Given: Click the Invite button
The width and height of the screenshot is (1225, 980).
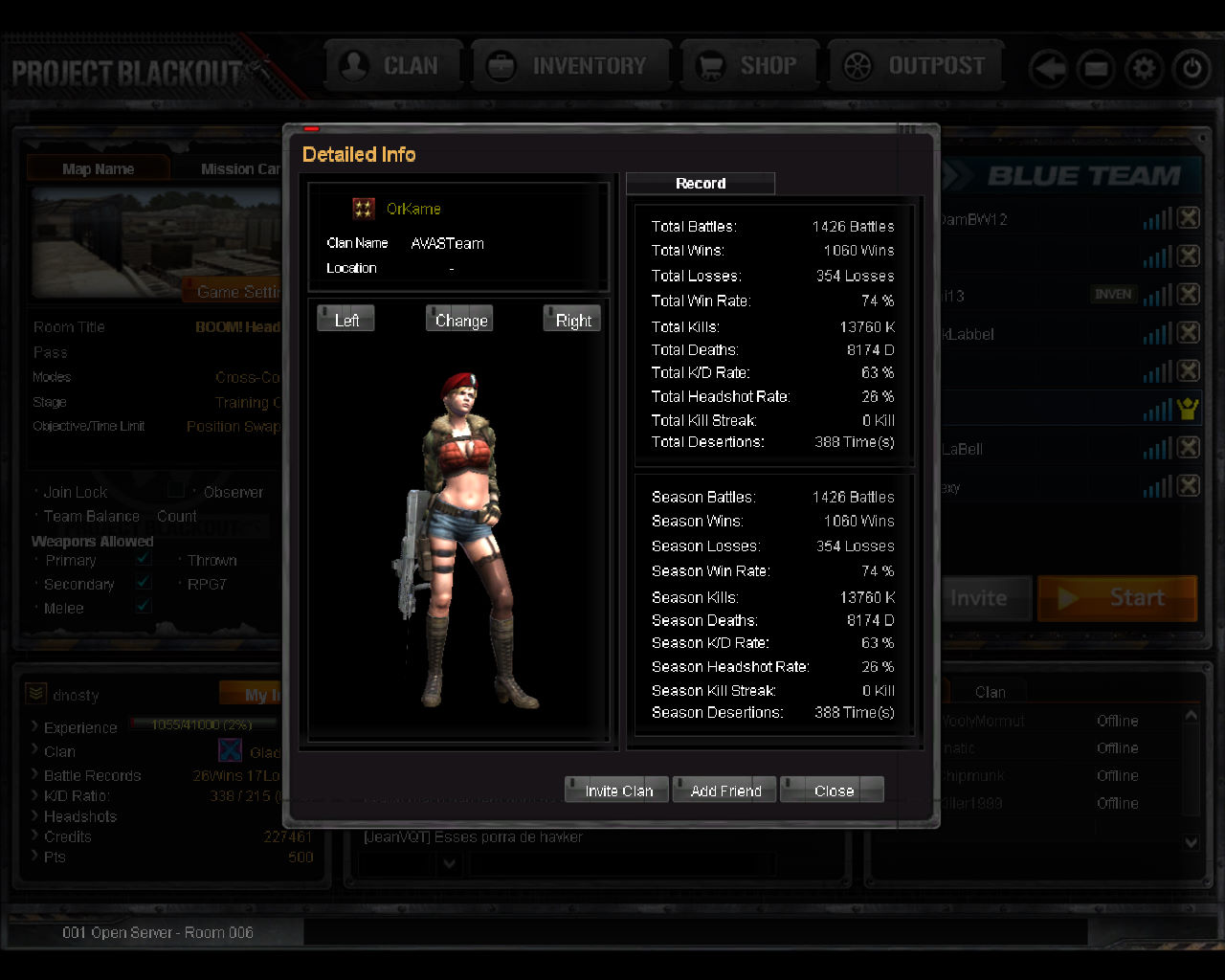Looking at the screenshot, I should (x=980, y=598).
